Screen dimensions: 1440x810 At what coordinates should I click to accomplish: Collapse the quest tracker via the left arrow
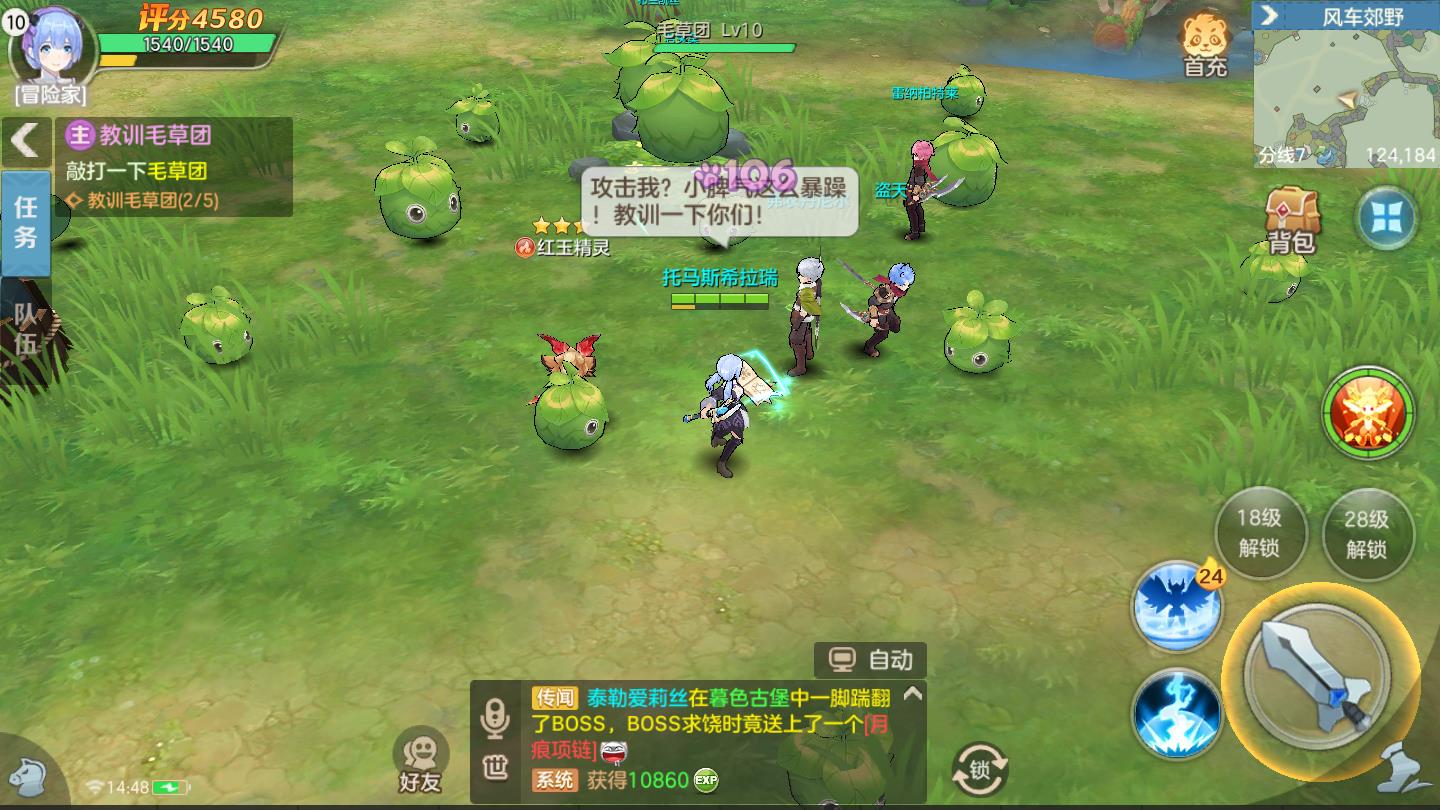tap(27, 142)
